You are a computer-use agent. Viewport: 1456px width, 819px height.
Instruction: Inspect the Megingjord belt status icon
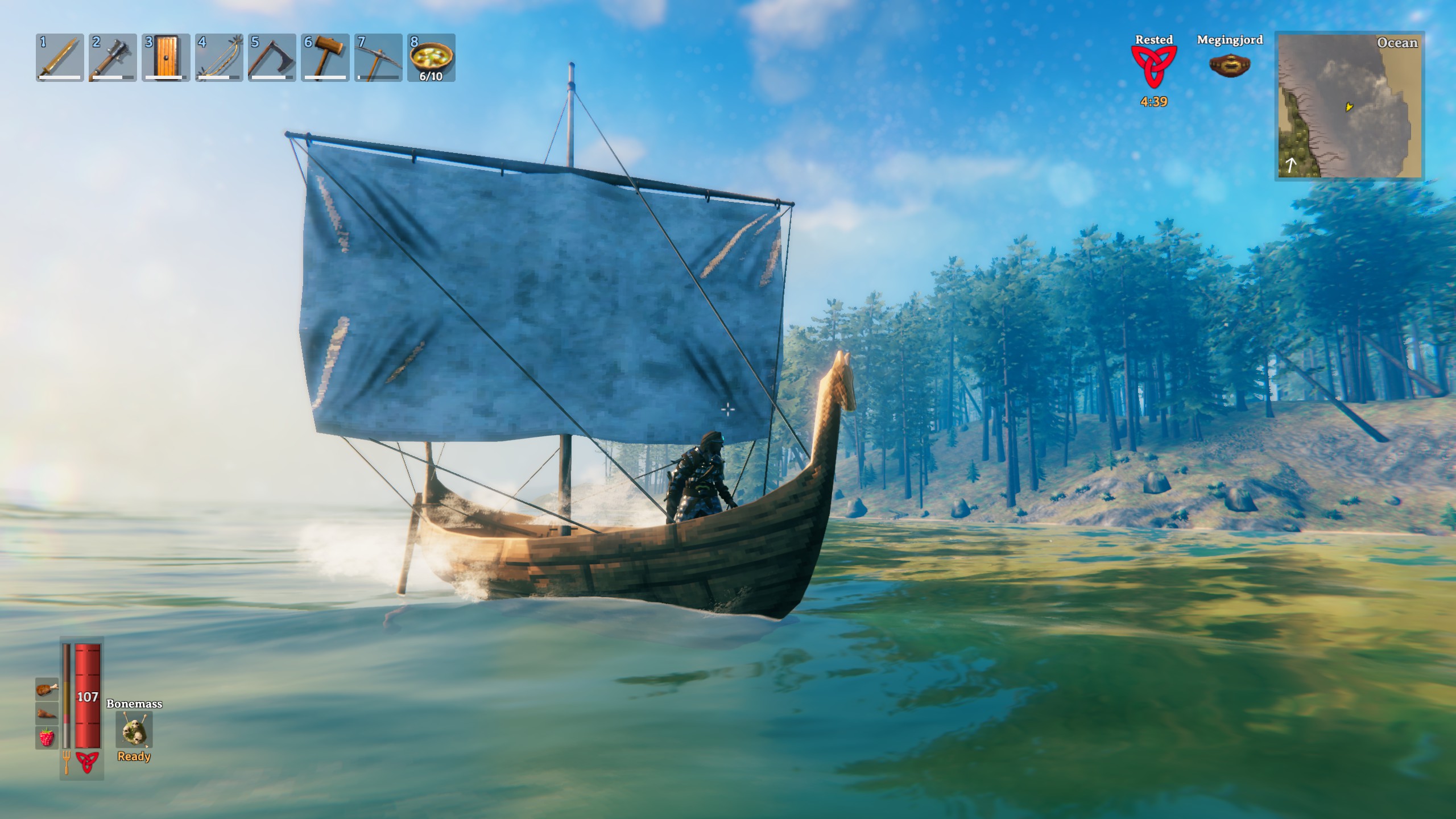[1229, 66]
